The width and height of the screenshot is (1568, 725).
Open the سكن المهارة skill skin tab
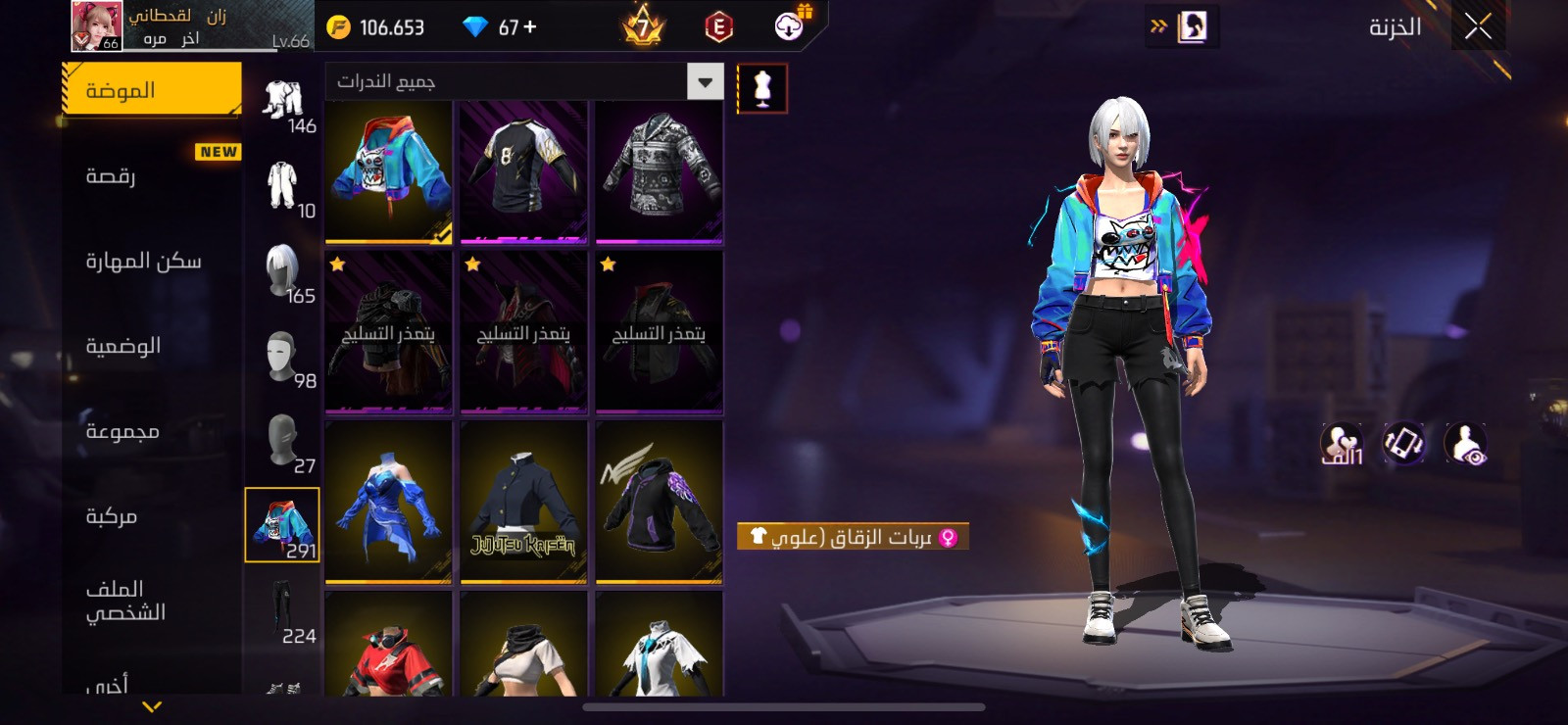click(151, 261)
